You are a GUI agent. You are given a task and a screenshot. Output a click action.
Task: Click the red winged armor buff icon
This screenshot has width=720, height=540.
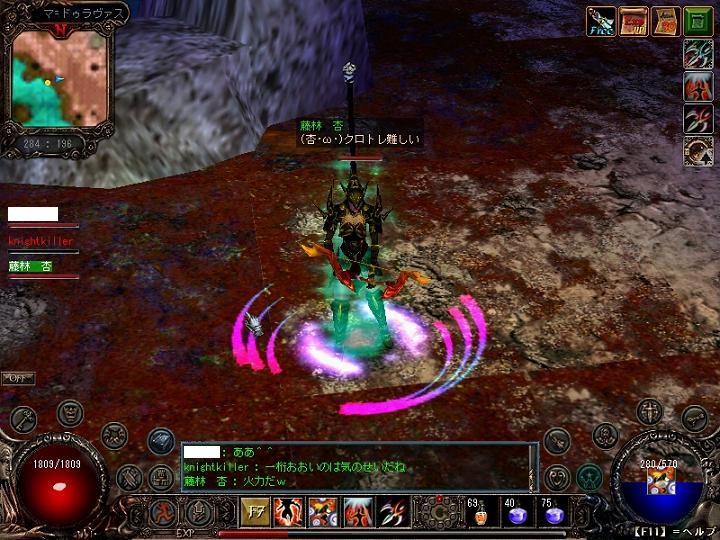[697, 87]
